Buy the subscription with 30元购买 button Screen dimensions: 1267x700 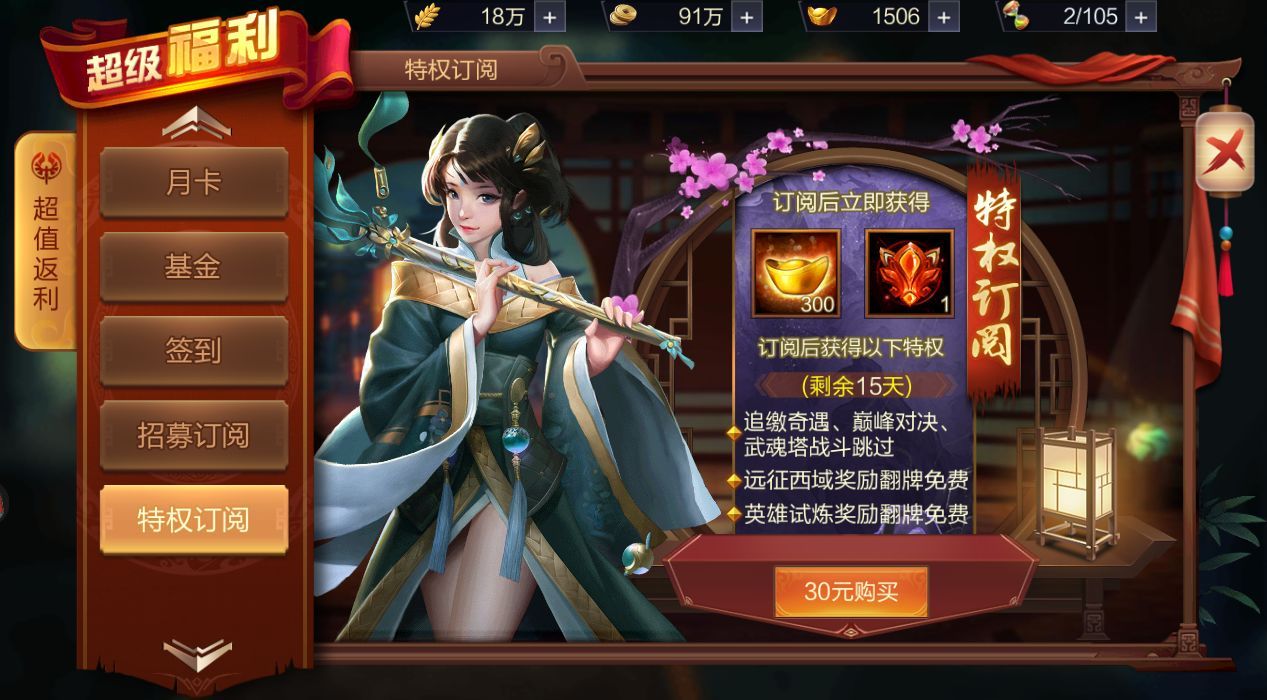coord(851,591)
